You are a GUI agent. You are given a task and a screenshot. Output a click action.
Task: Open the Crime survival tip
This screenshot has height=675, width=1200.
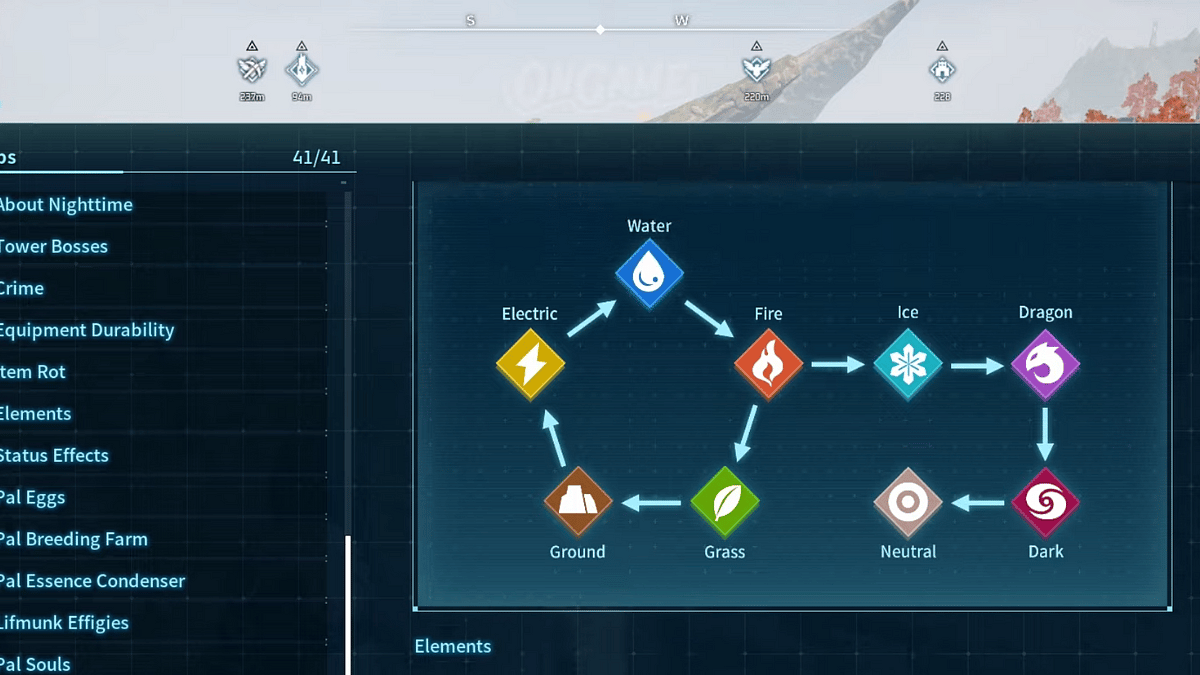coord(22,289)
